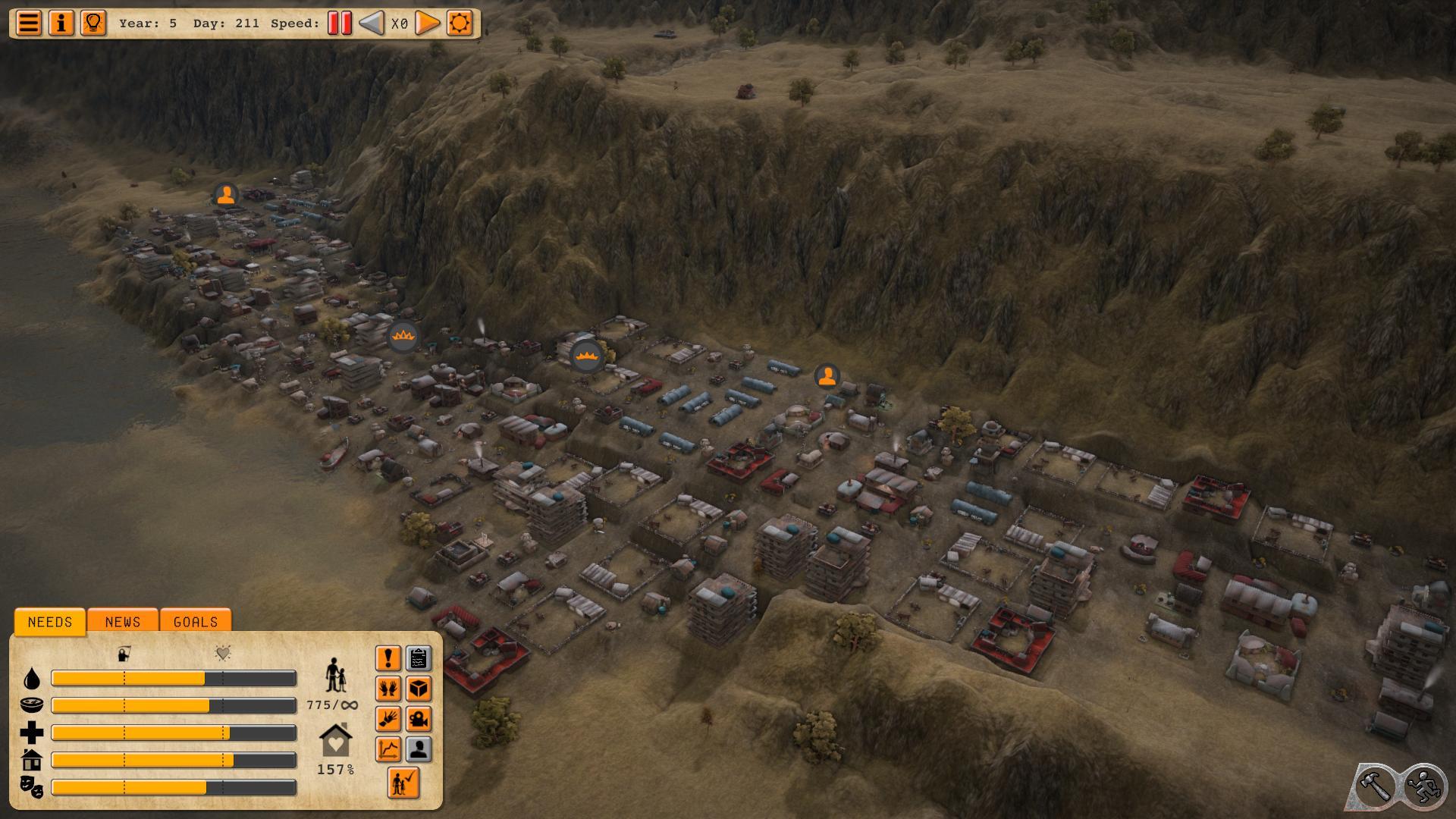Open the lightbulb hints button
The width and height of the screenshot is (1456, 819).
[x=93, y=23]
